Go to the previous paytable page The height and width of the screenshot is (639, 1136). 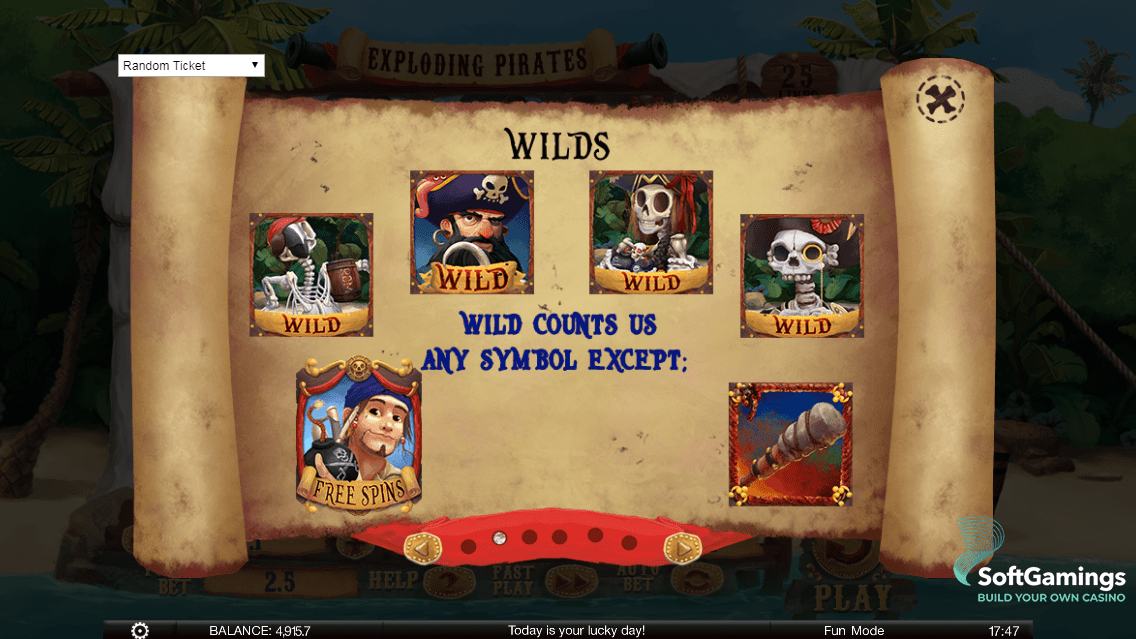[x=422, y=548]
